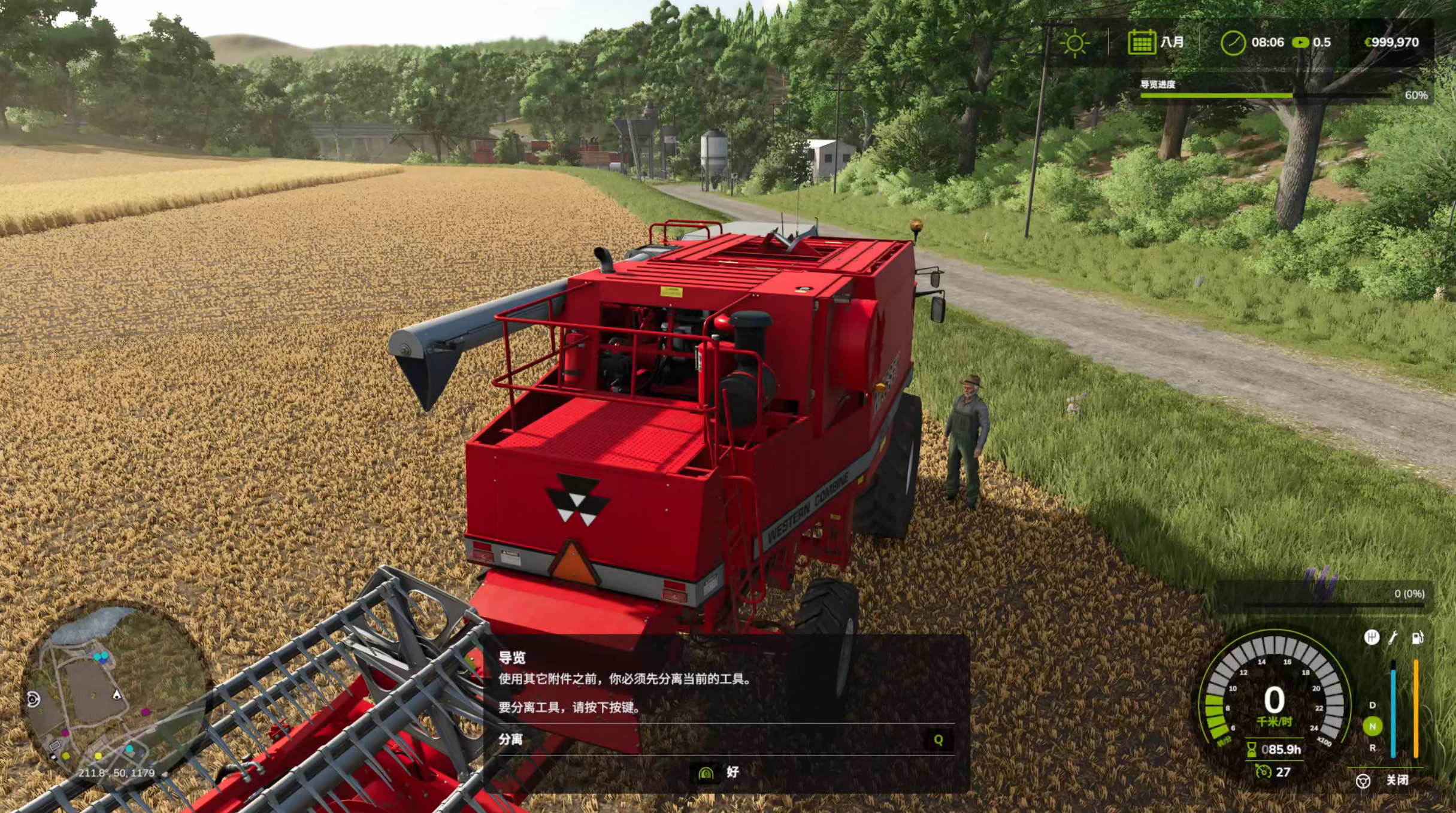The width and height of the screenshot is (1456, 813).
Task: Click the fuel pump icon
Action: (1417, 638)
